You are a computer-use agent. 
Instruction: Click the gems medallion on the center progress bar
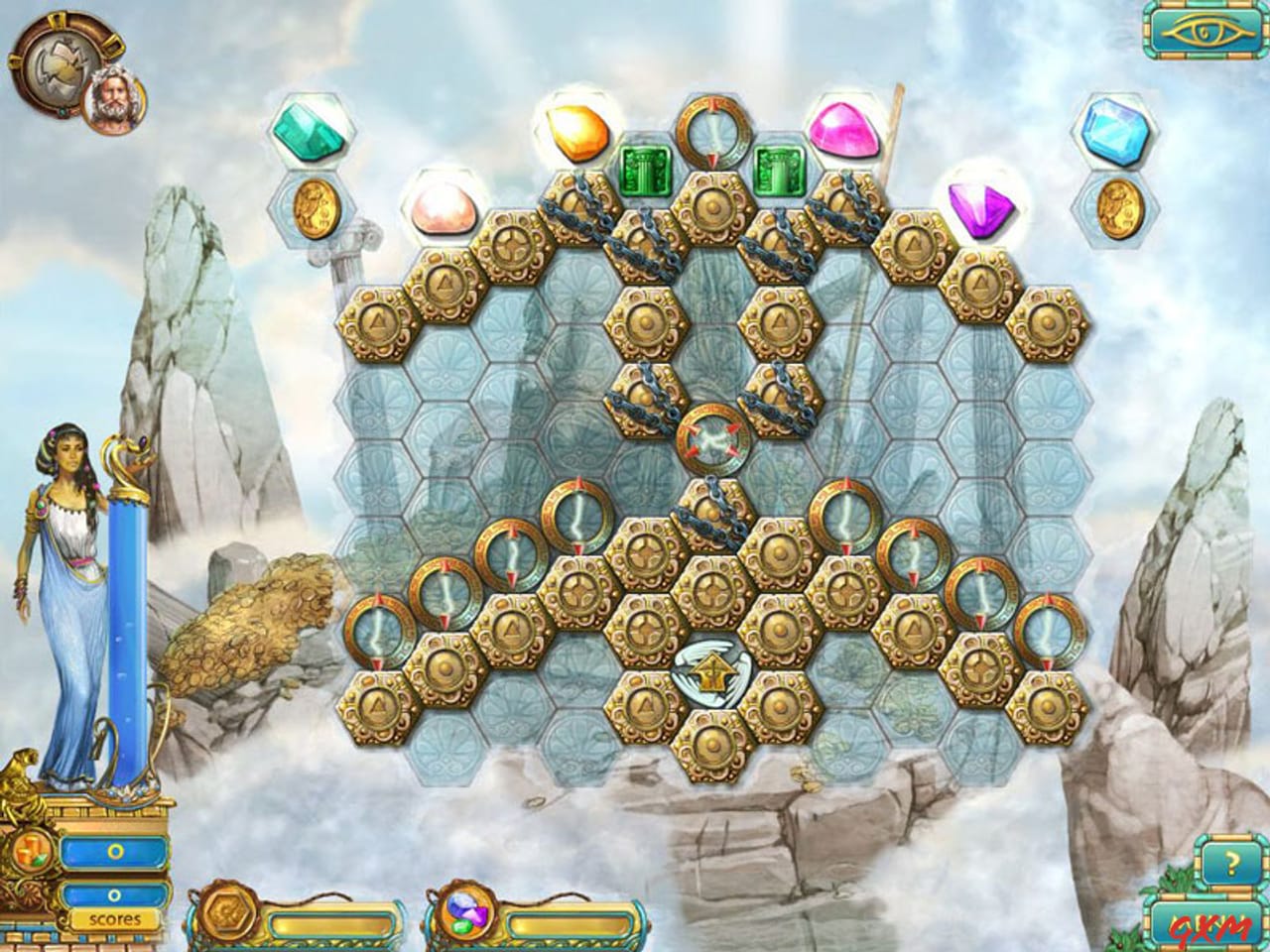coord(463,912)
